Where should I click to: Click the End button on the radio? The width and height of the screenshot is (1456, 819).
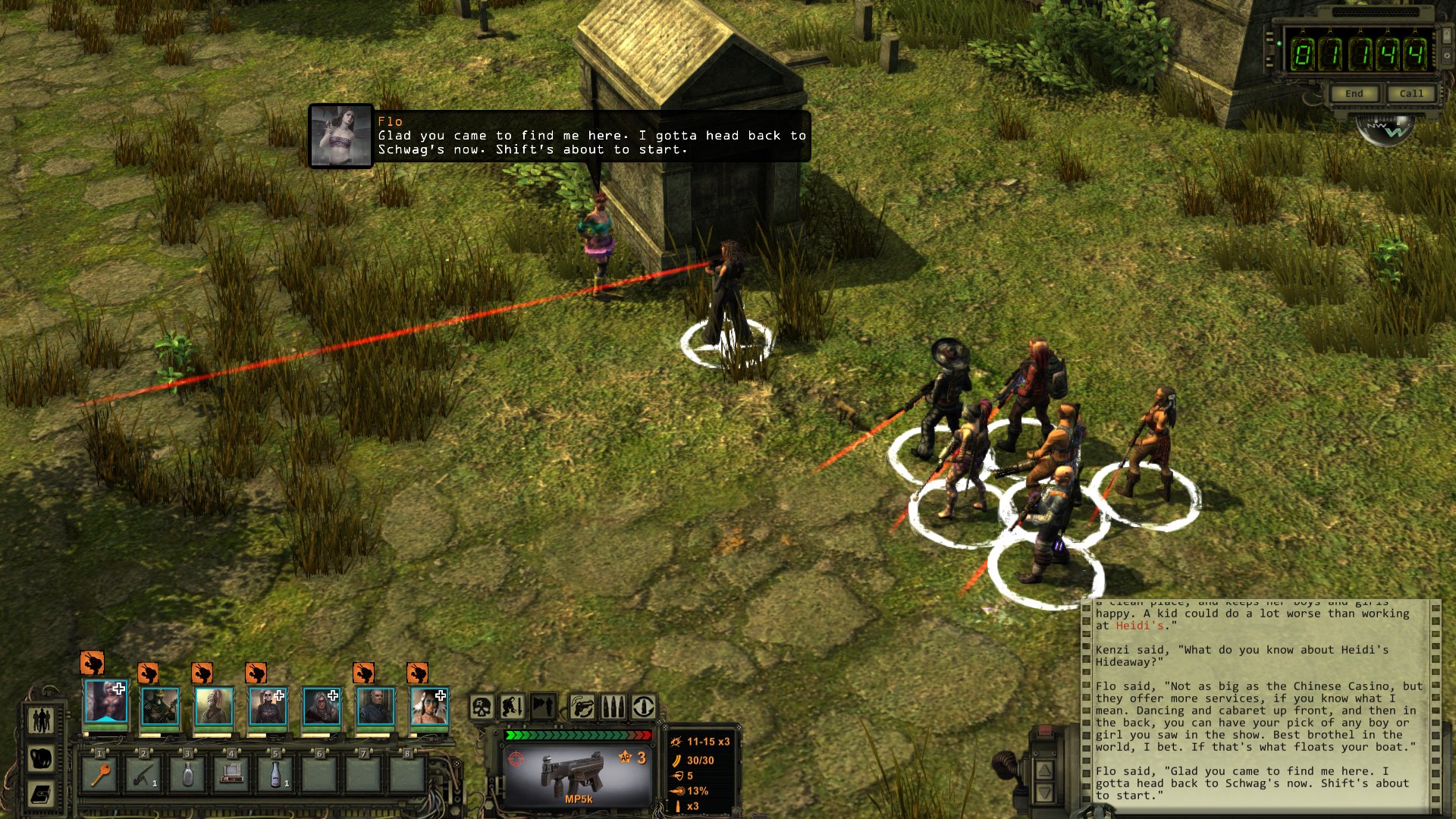[1354, 93]
